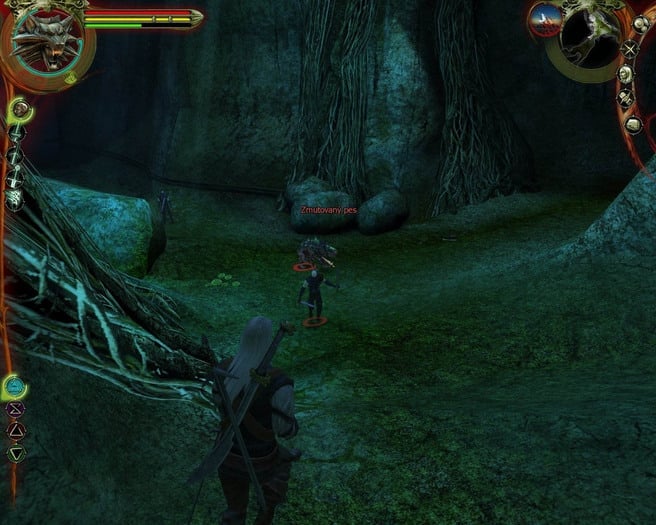Viewport: 656px width, 525px height.
Task: Choose the purple Yrden sign icon
Action: 15,409
